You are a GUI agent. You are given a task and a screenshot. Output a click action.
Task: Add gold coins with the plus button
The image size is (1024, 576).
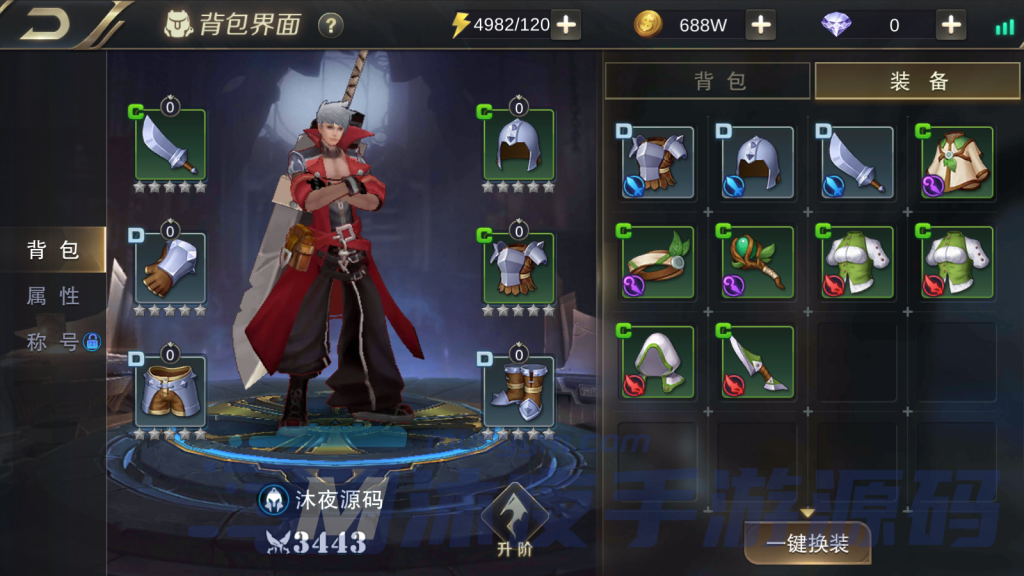[761, 25]
